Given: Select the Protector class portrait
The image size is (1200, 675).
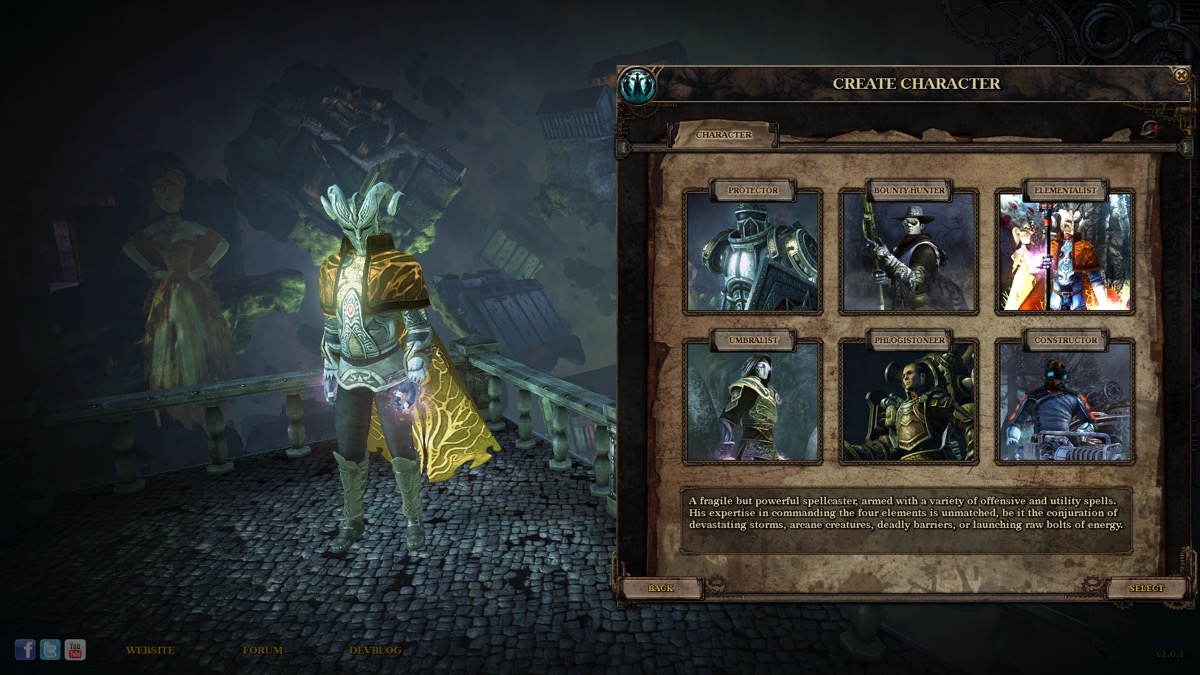Looking at the screenshot, I should tap(752, 251).
